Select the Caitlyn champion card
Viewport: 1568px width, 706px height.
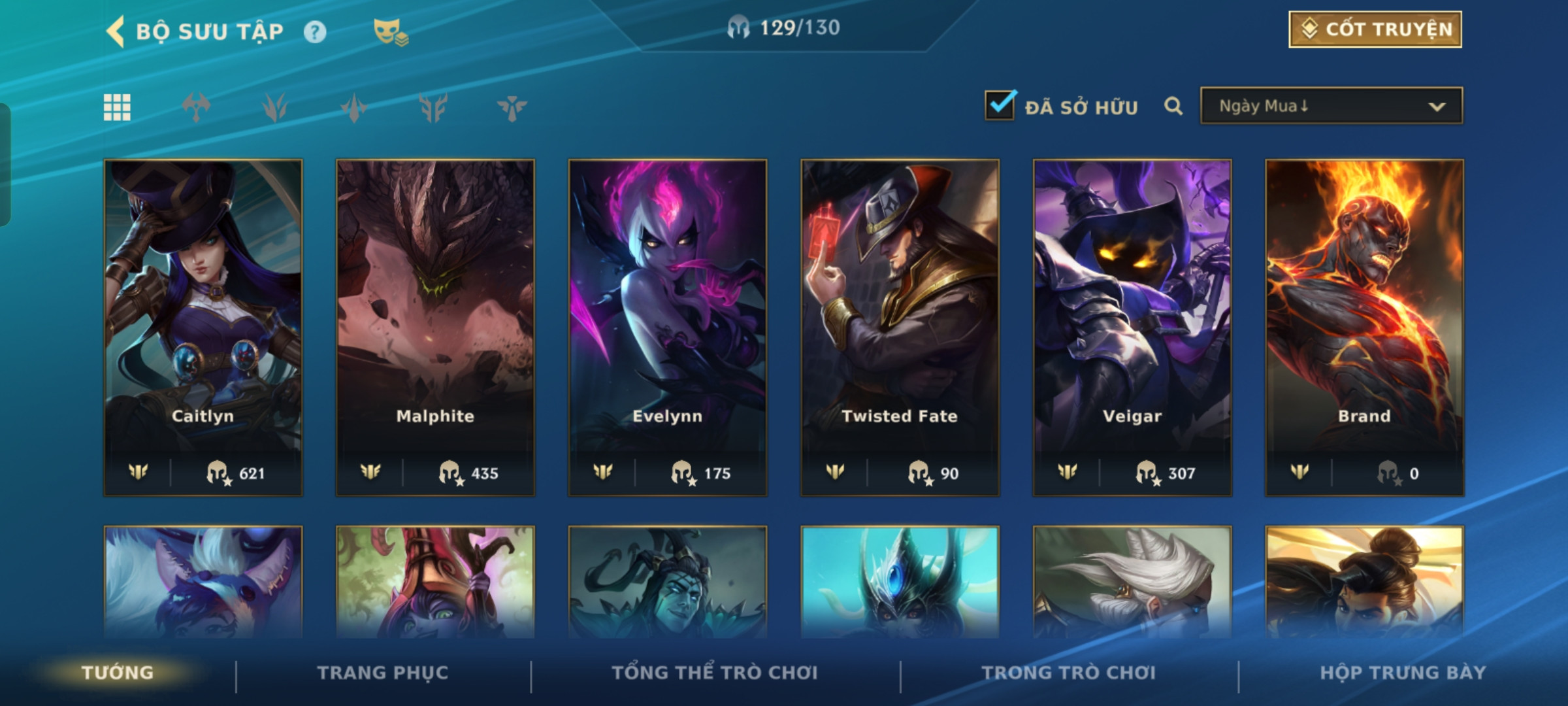[x=203, y=327]
